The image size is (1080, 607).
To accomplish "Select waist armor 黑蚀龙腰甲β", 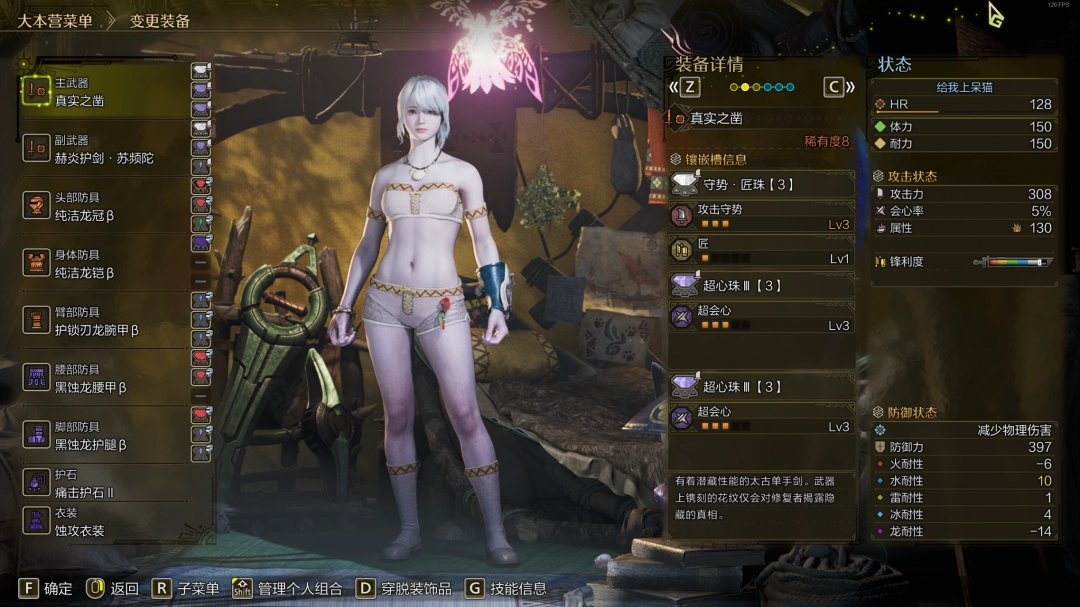I will point(100,378).
